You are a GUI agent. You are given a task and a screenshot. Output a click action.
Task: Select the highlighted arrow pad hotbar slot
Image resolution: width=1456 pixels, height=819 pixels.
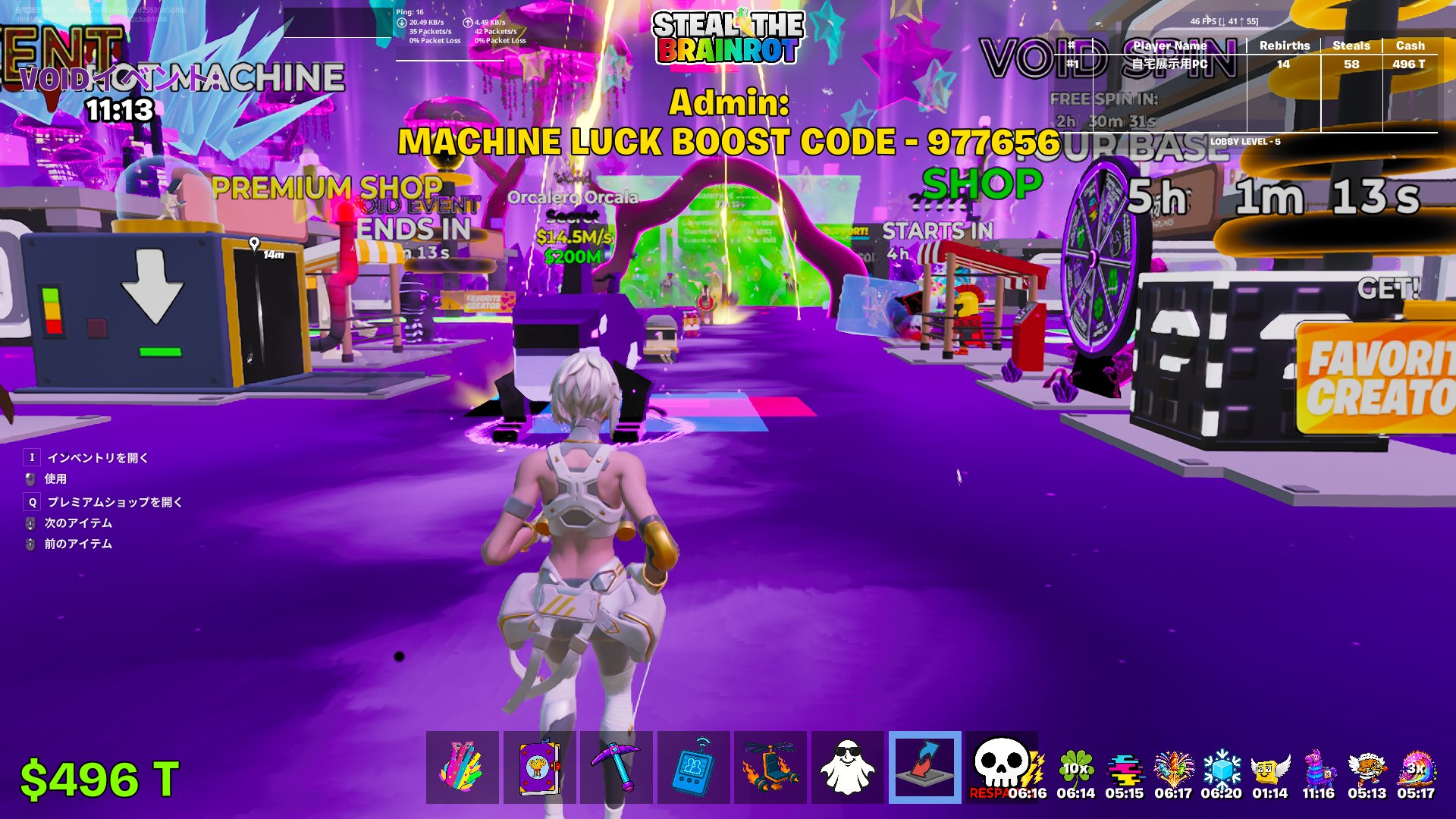point(924,767)
